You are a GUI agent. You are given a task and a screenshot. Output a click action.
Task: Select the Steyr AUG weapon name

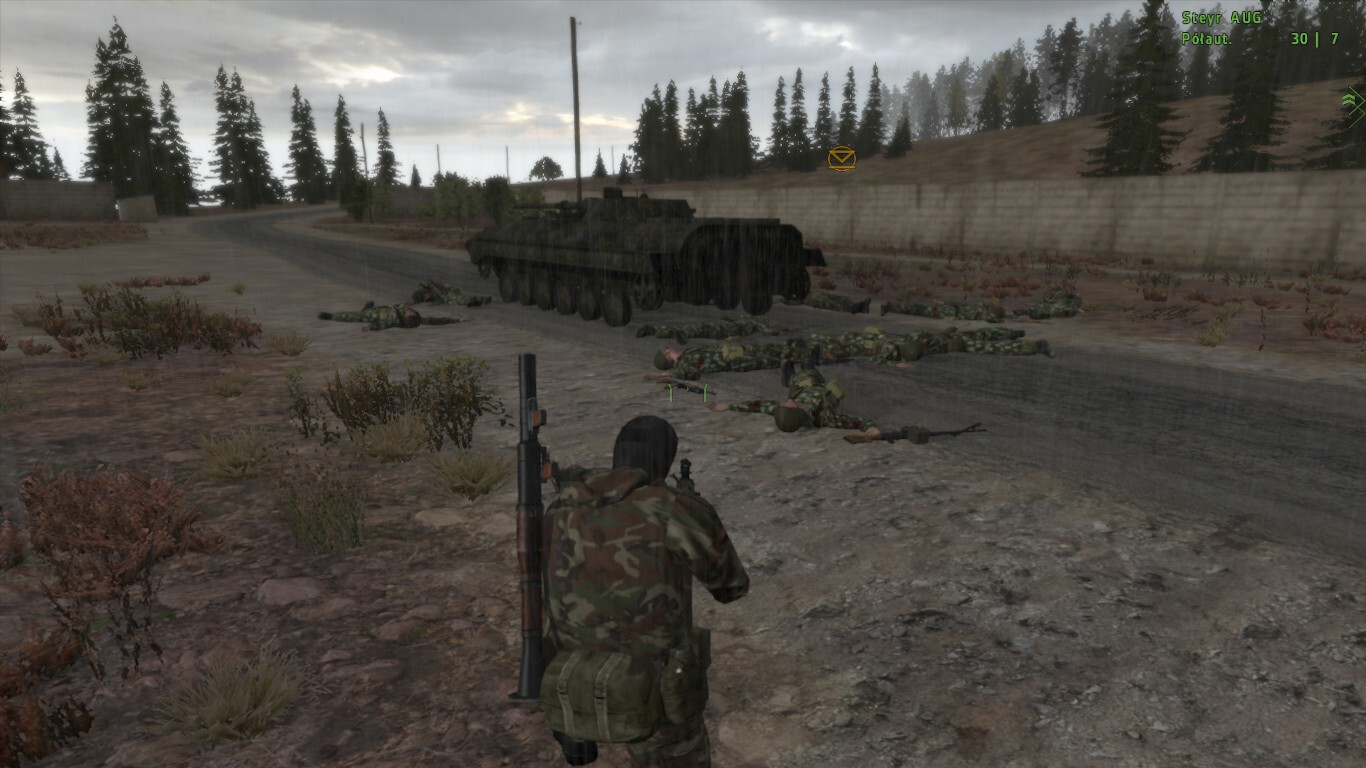[1221, 18]
